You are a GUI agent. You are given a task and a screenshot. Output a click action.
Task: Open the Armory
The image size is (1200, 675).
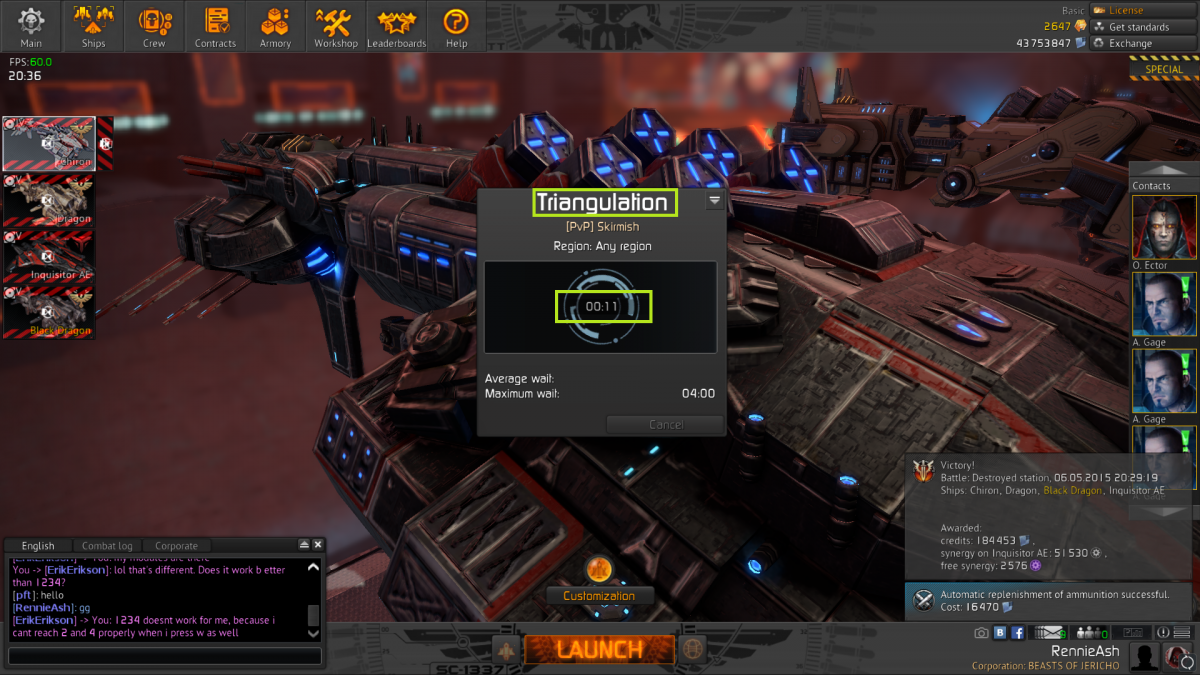pos(275,27)
